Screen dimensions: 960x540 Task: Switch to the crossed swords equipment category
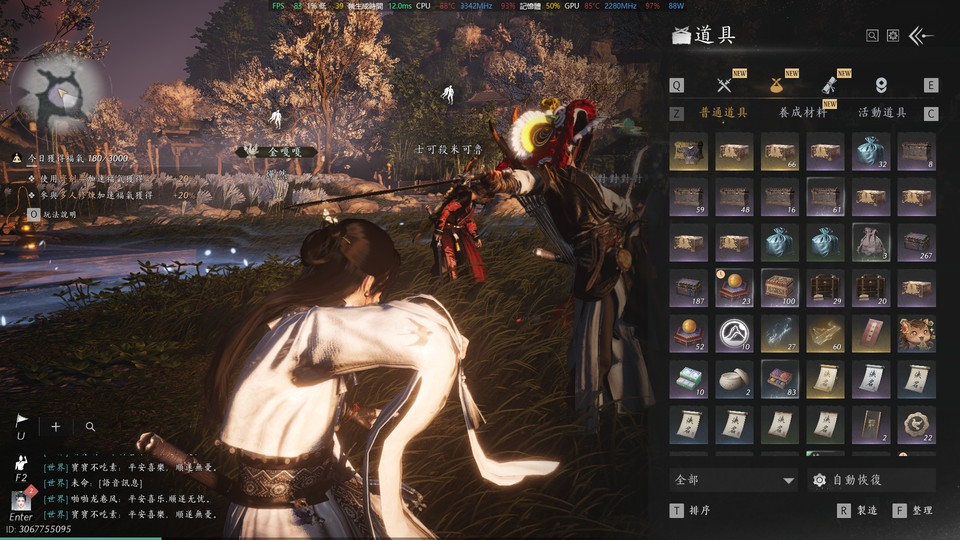(725, 85)
